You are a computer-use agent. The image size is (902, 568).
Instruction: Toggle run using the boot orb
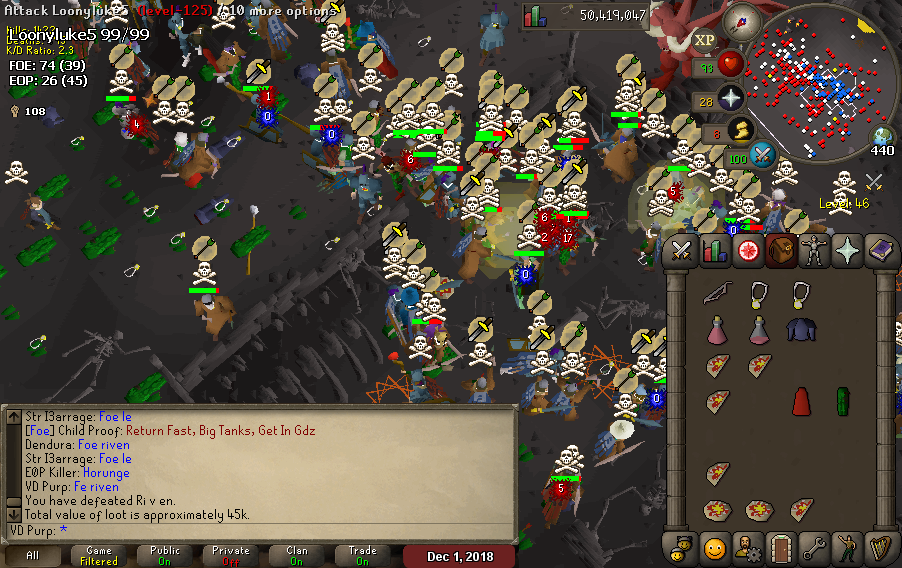point(738,131)
